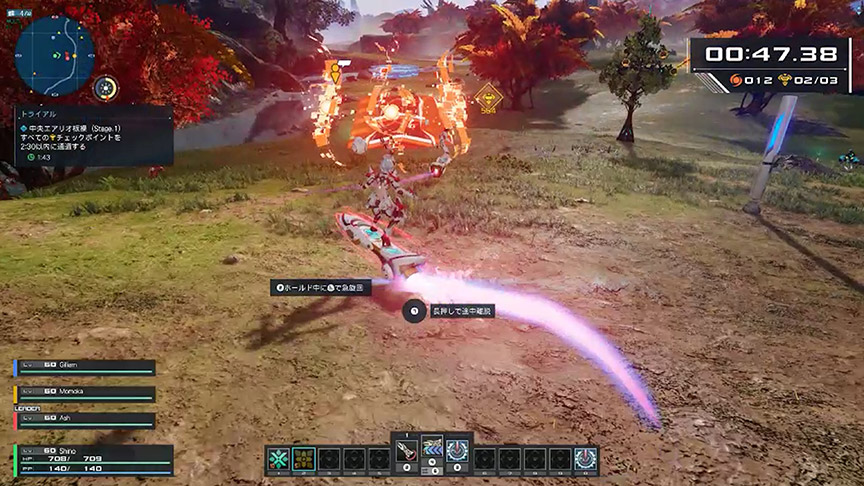Activate the red-arrow gear icon in center palette
864x486 pixels.
pyautogui.click(x=457, y=452)
